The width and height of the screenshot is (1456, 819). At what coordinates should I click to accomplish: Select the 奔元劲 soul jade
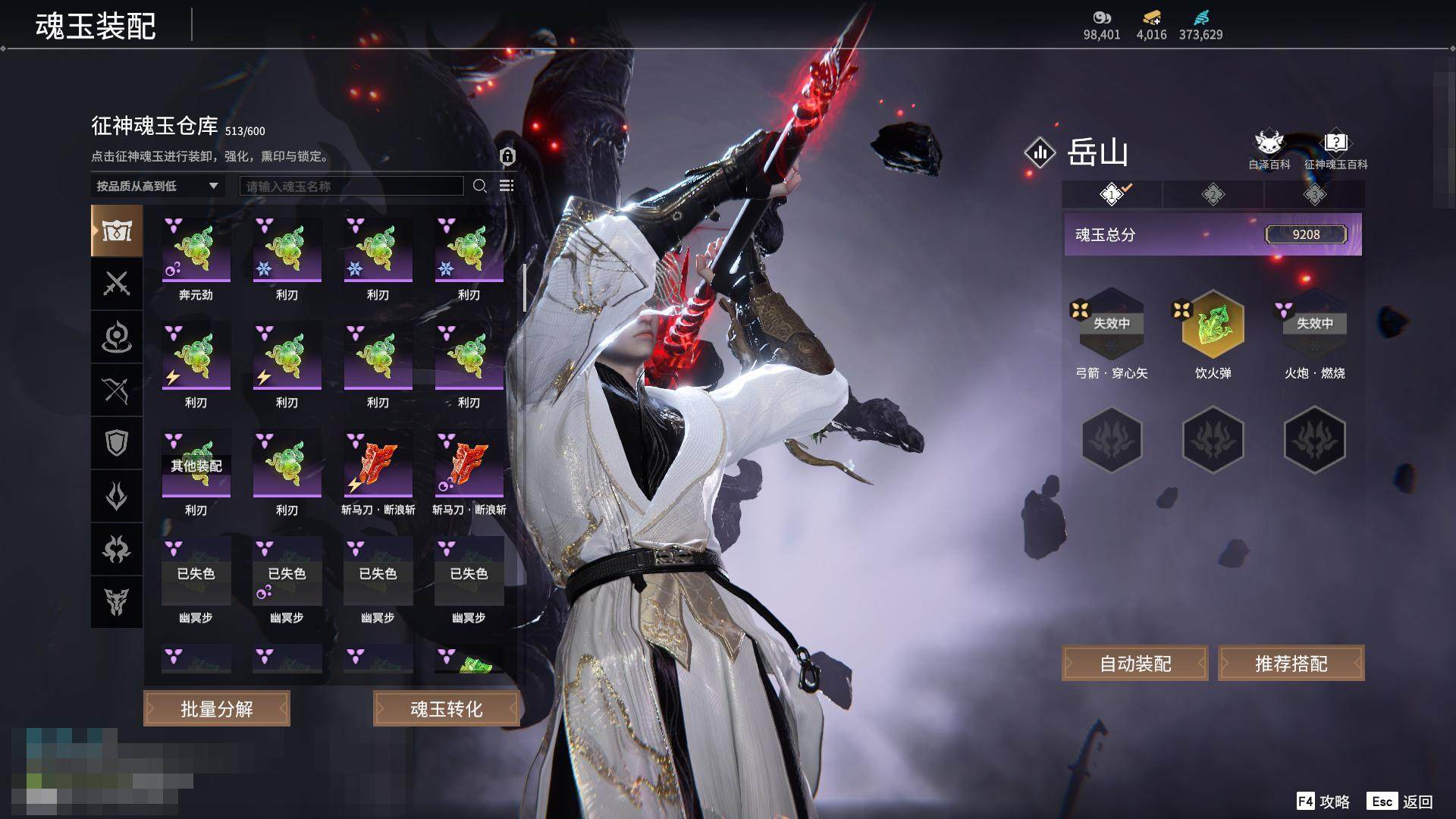(196, 251)
